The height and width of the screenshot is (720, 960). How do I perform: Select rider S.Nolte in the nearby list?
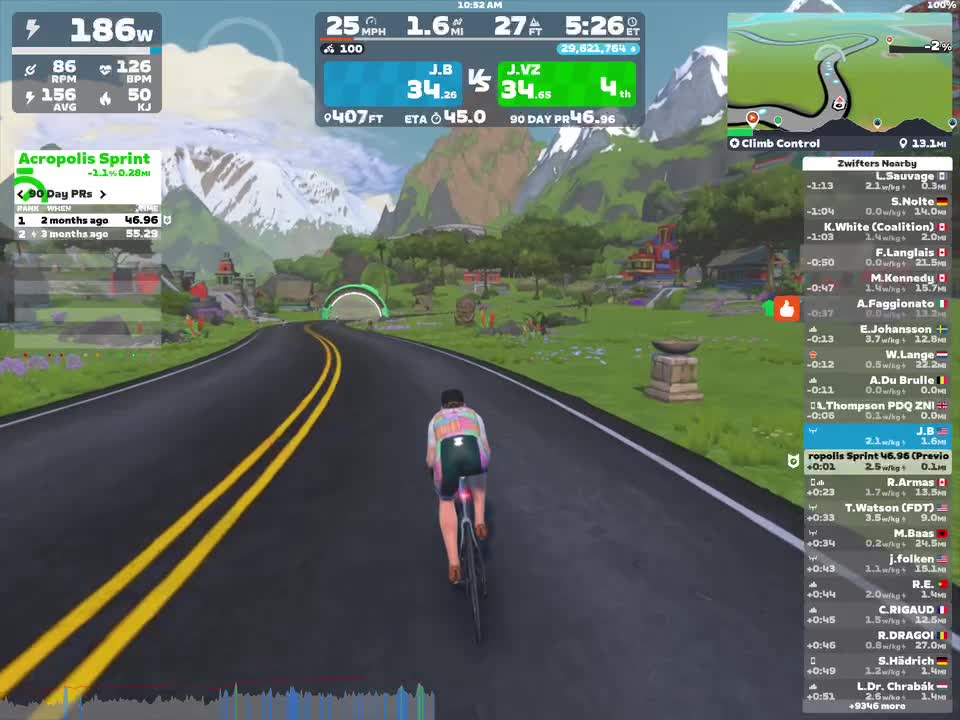click(x=877, y=207)
